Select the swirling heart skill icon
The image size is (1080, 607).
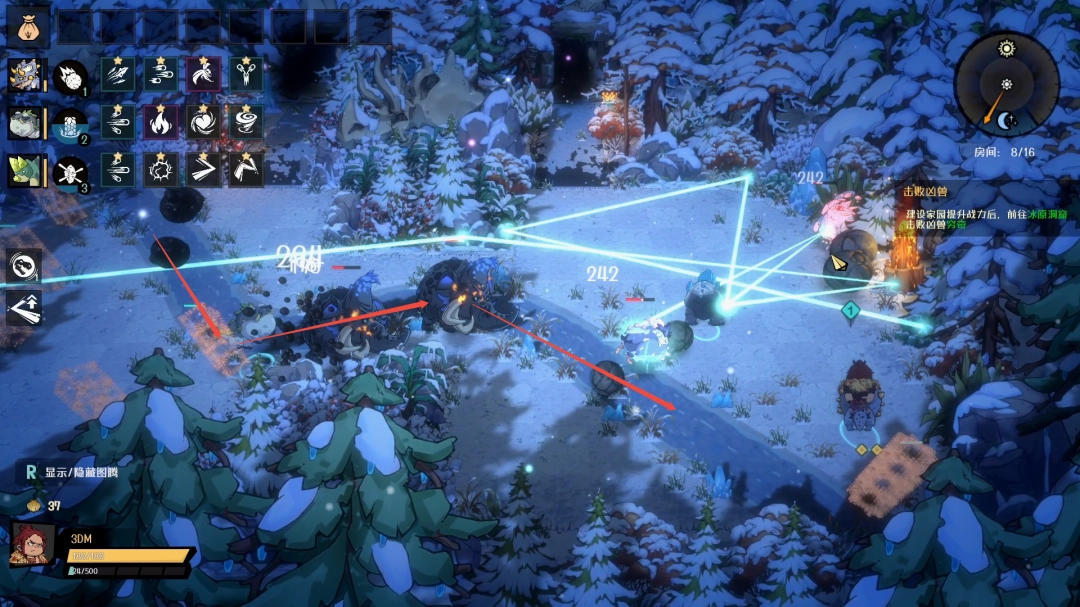pyautogui.click(x=203, y=122)
